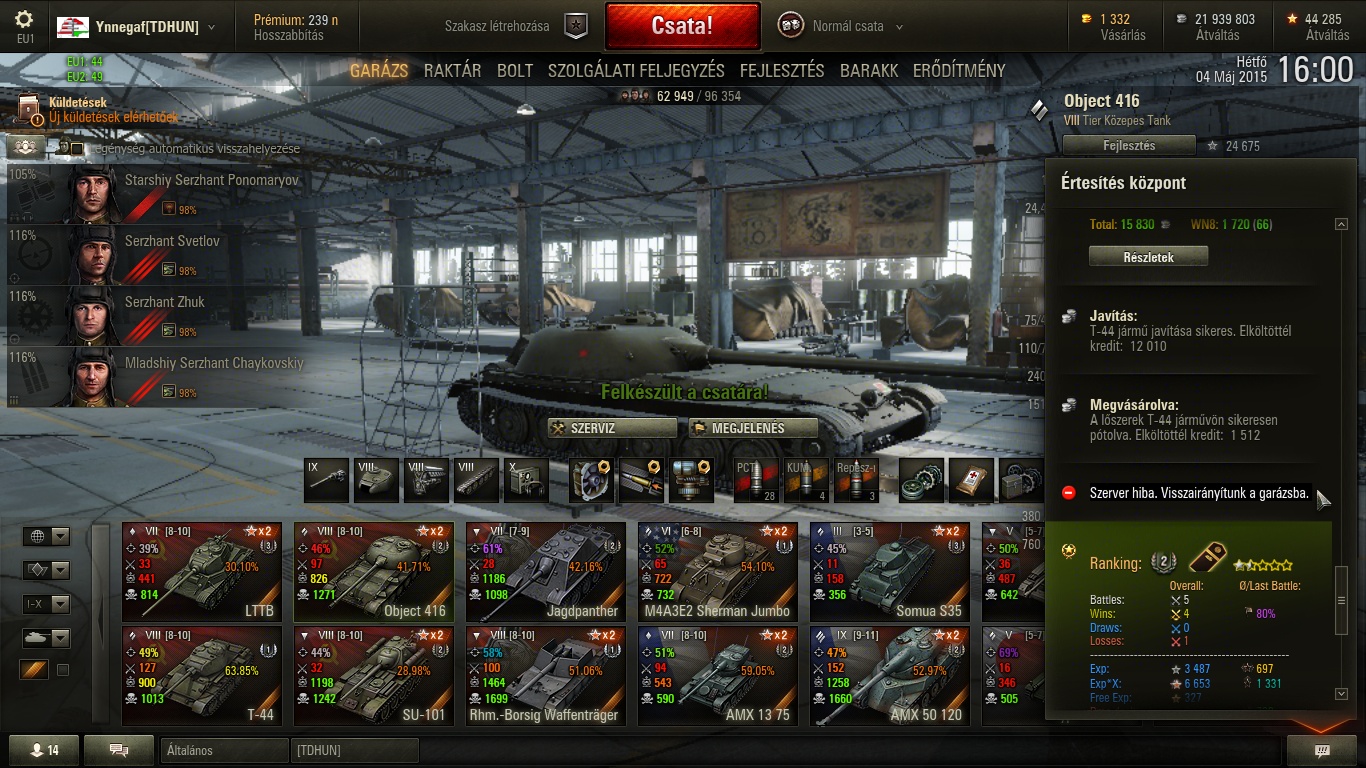1366x768 pixels.
Task: Open the Küldetések missions panel
Action: pos(78,103)
